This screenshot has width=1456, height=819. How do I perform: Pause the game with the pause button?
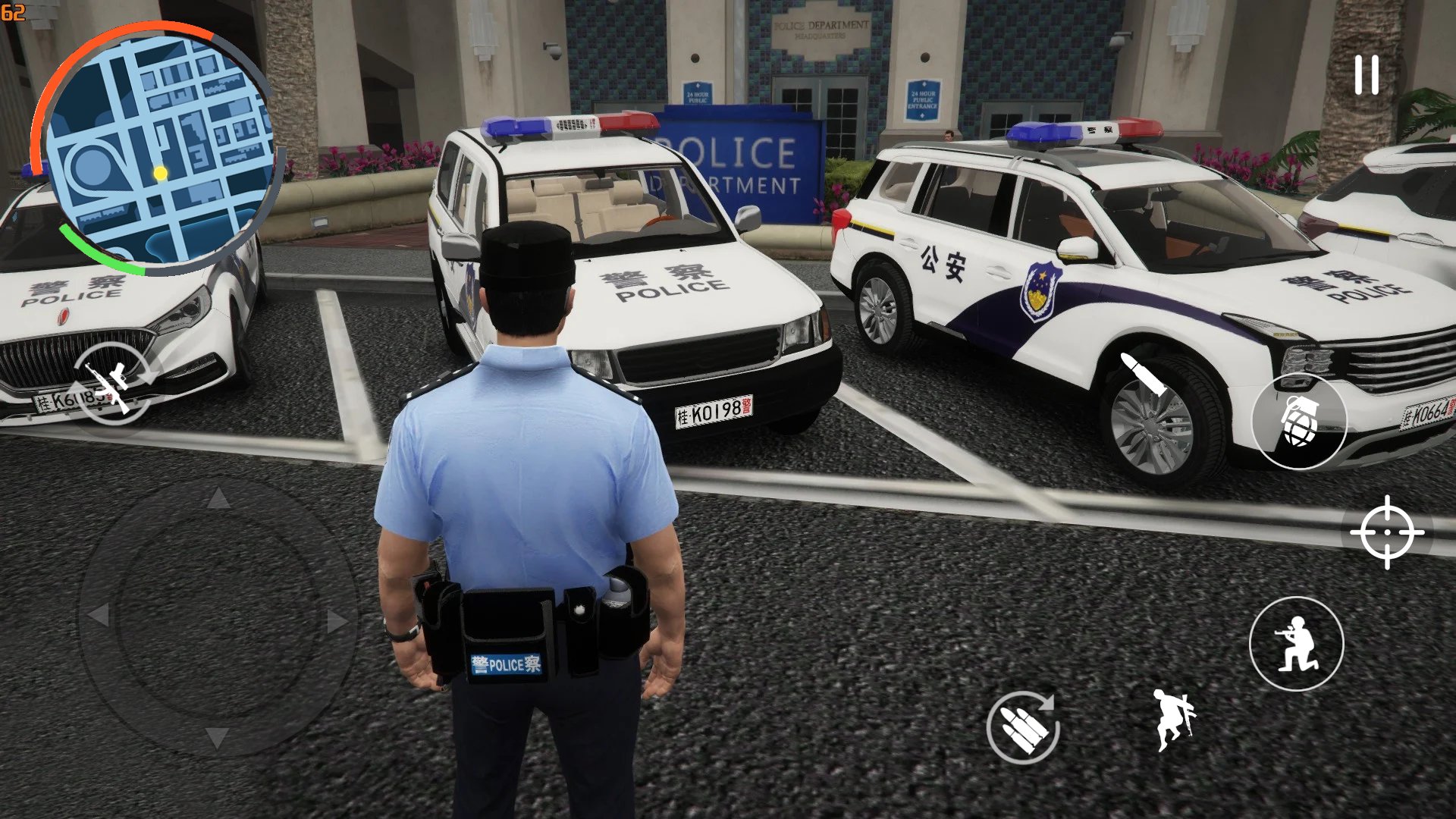[x=1367, y=75]
